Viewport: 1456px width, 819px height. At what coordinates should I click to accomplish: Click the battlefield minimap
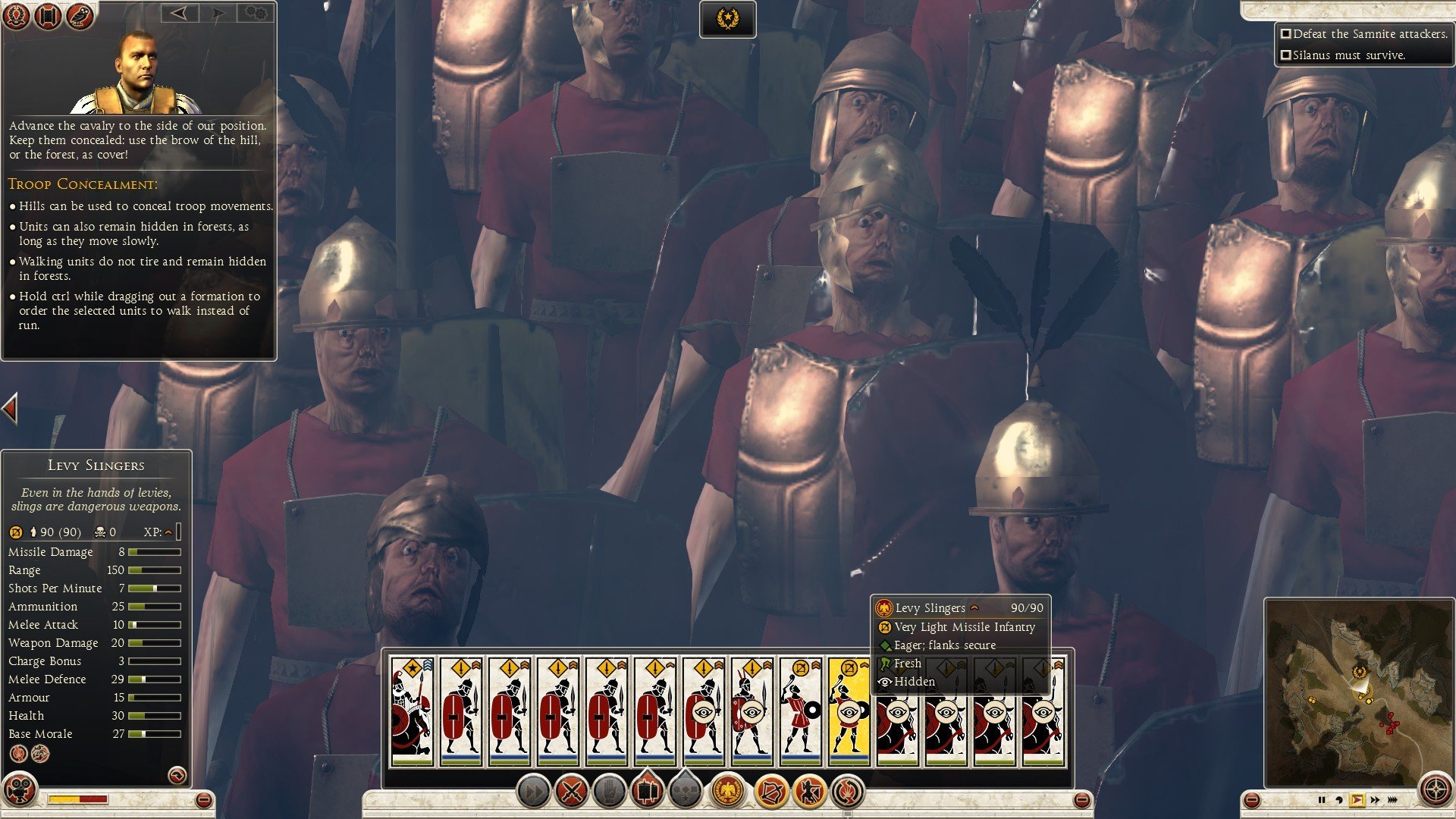click(x=1357, y=690)
